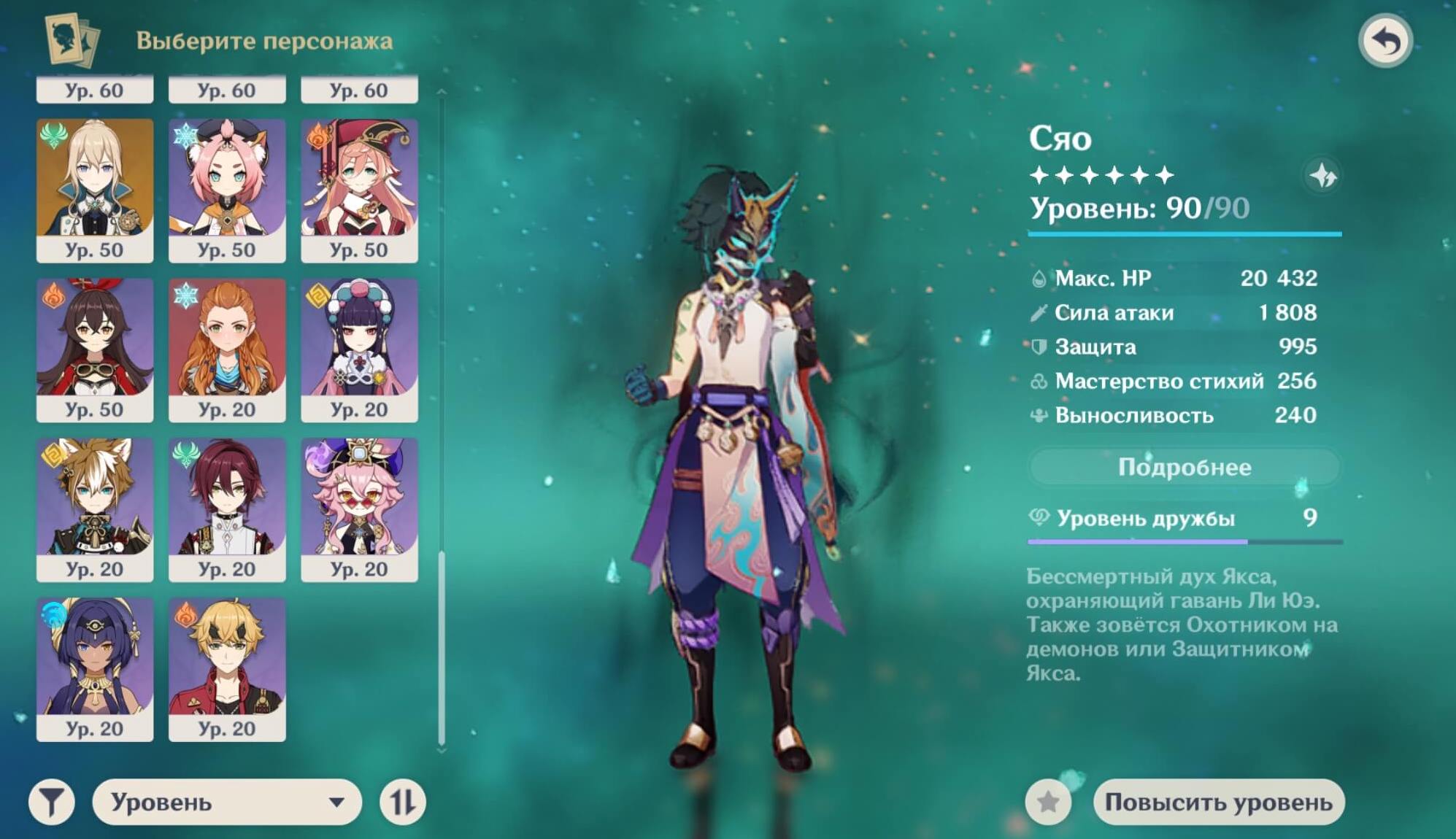Image resolution: width=1456 pixels, height=839 pixels.
Task: Select Thoma, the blond Pyro character
Action: click(227, 669)
